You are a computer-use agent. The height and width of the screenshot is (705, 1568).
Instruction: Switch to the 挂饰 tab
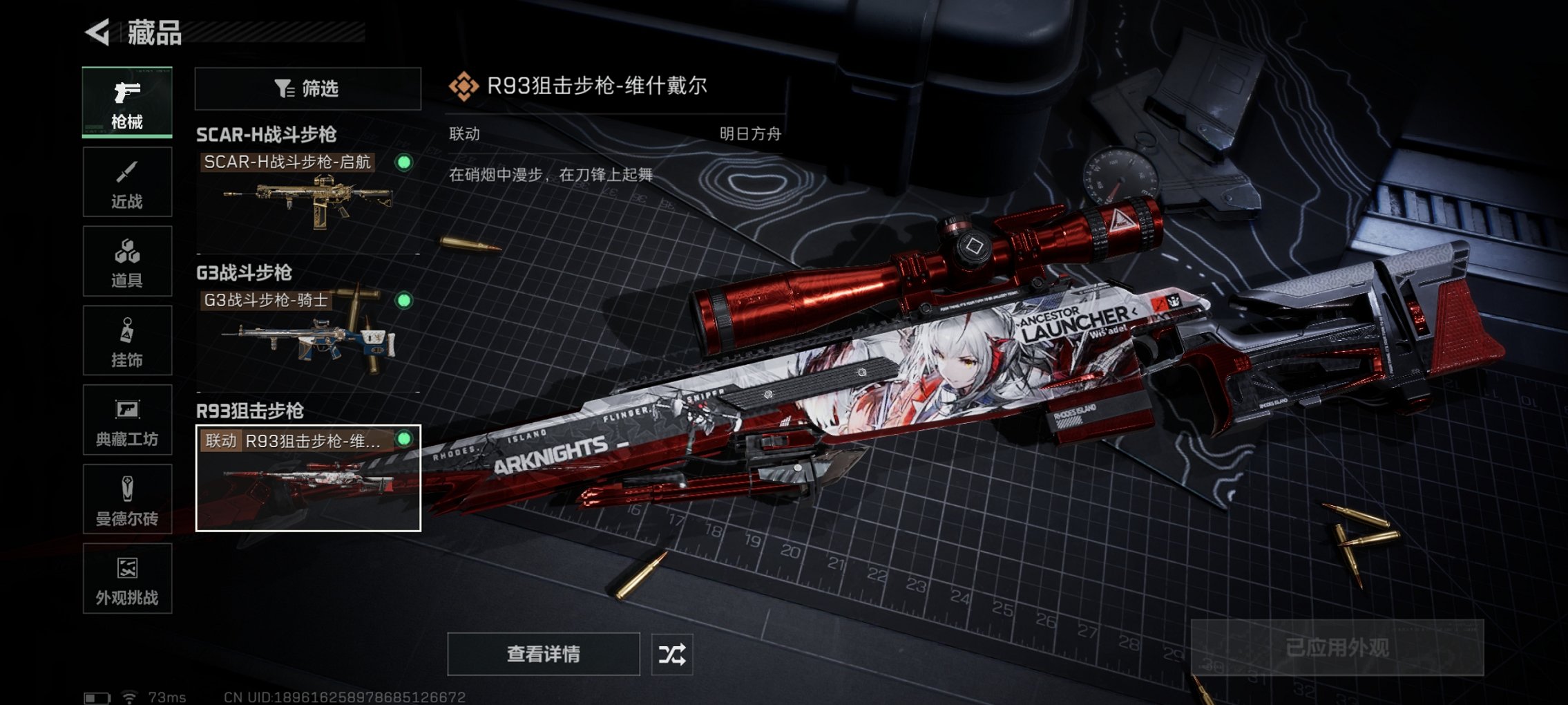[x=127, y=341]
